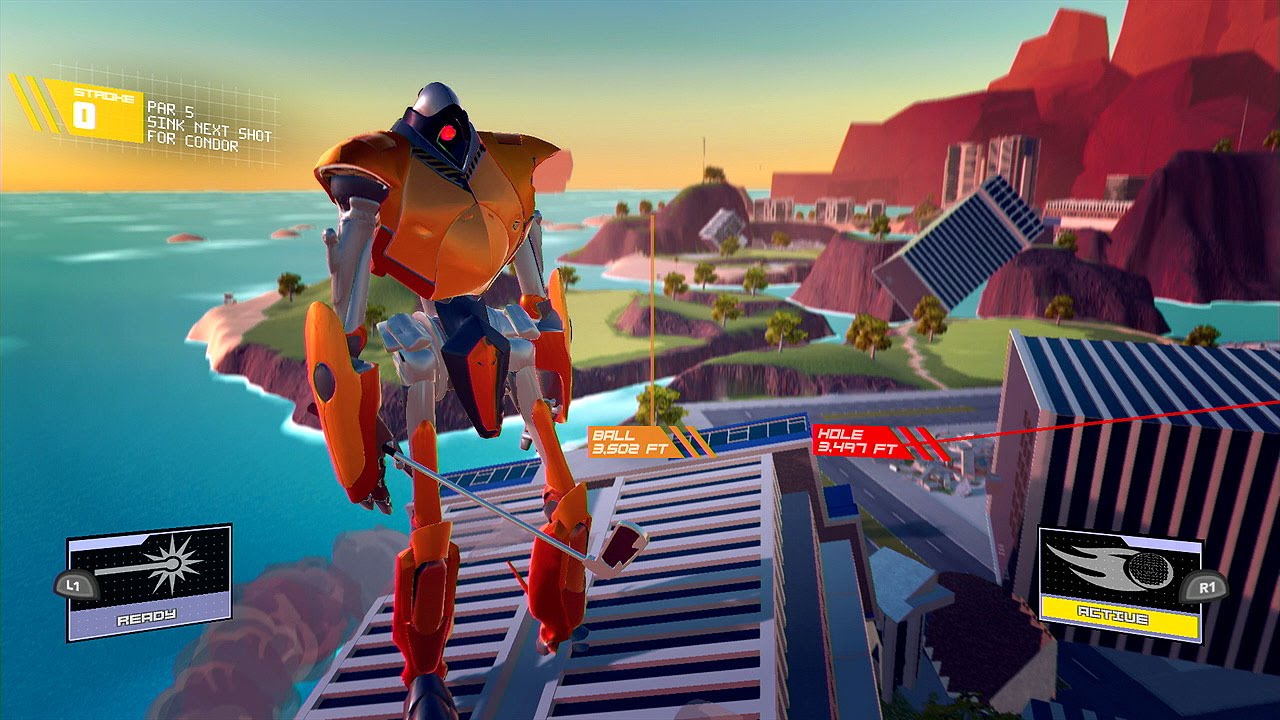The width and height of the screenshot is (1280, 720).
Task: Select the starburst ability marked Ready
Action: [x=149, y=581]
